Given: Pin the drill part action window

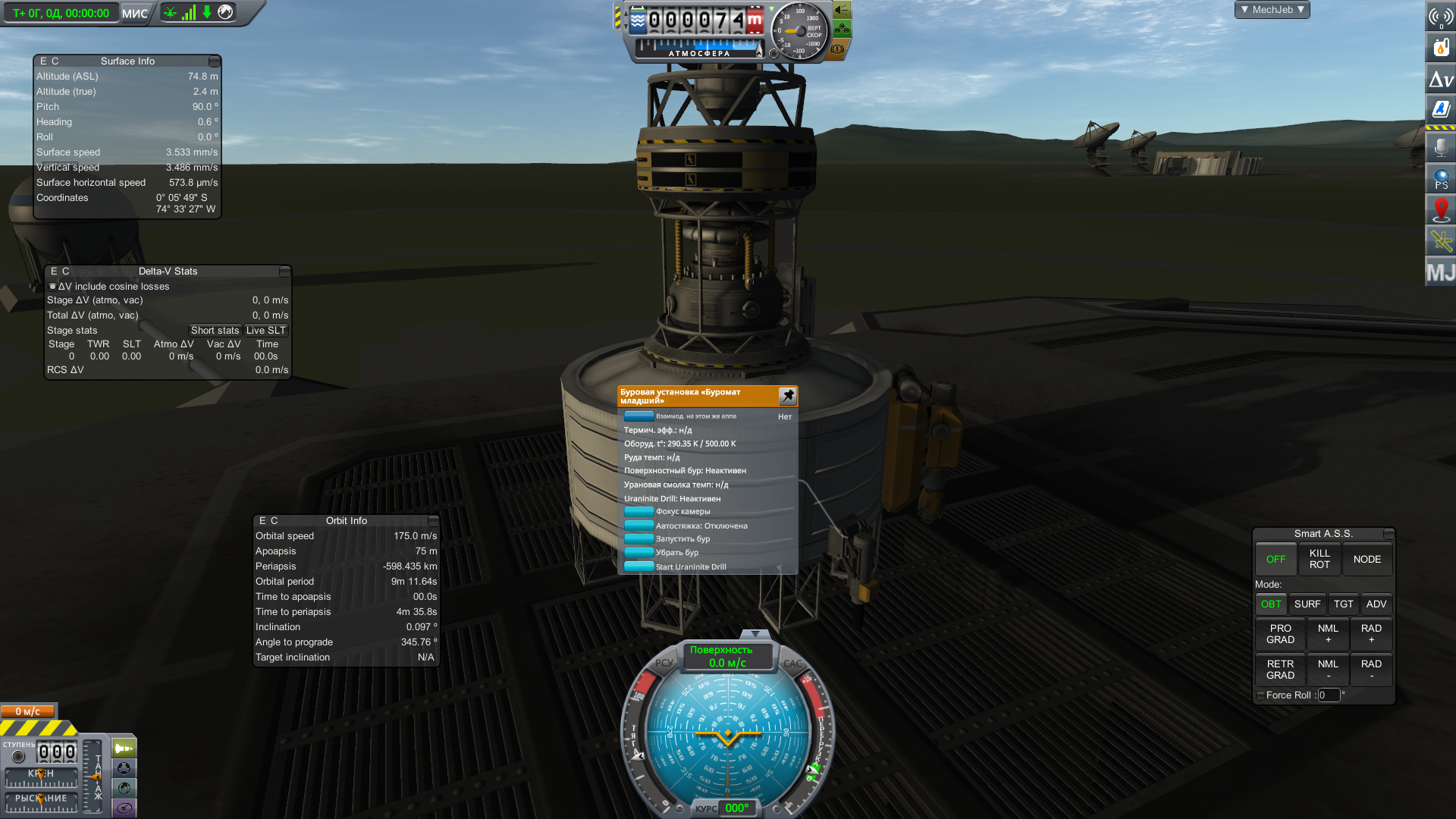Looking at the screenshot, I should pyautogui.click(x=788, y=396).
